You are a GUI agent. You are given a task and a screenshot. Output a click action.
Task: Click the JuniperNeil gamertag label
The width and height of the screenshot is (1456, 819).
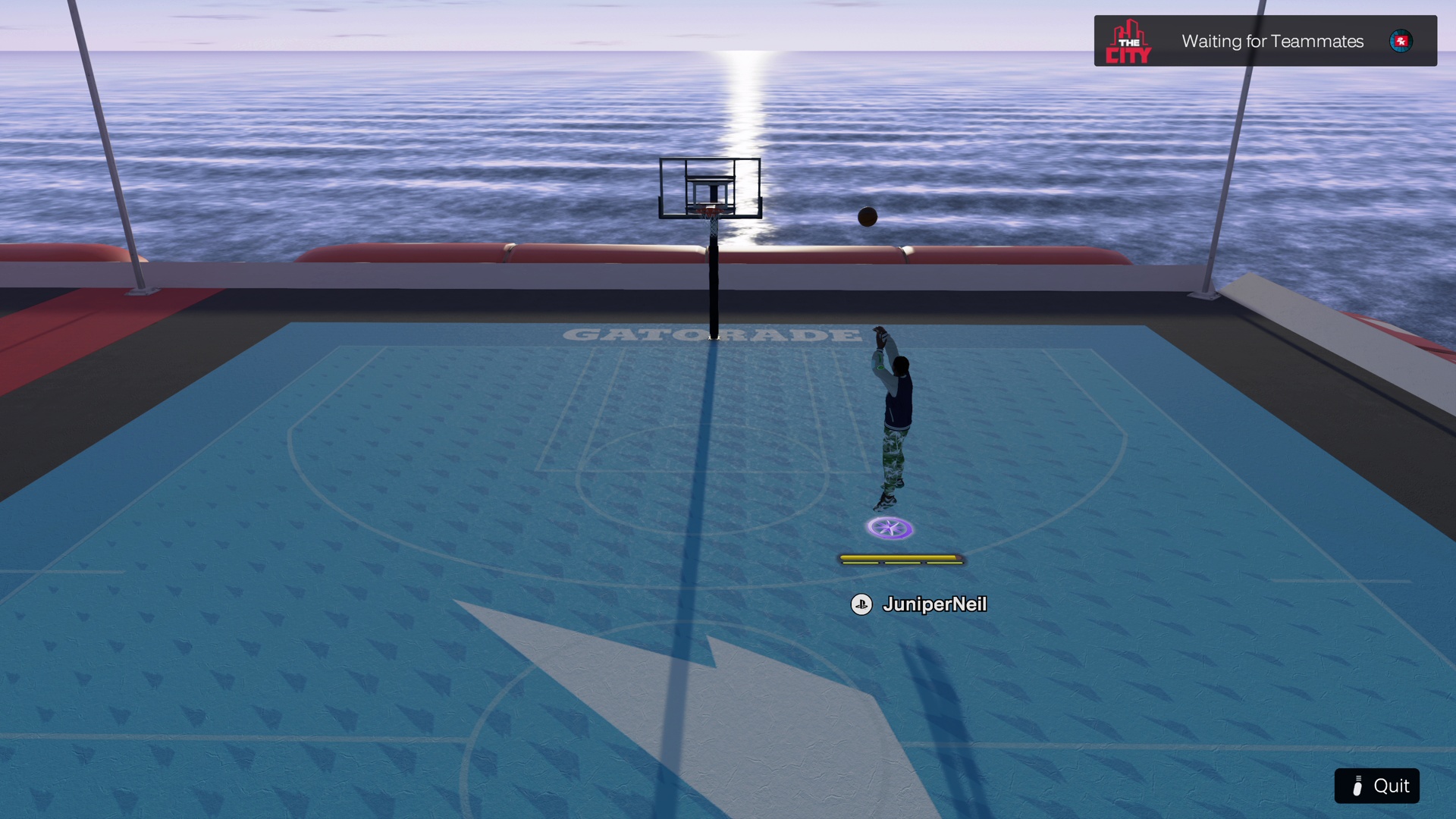click(935, 605)
